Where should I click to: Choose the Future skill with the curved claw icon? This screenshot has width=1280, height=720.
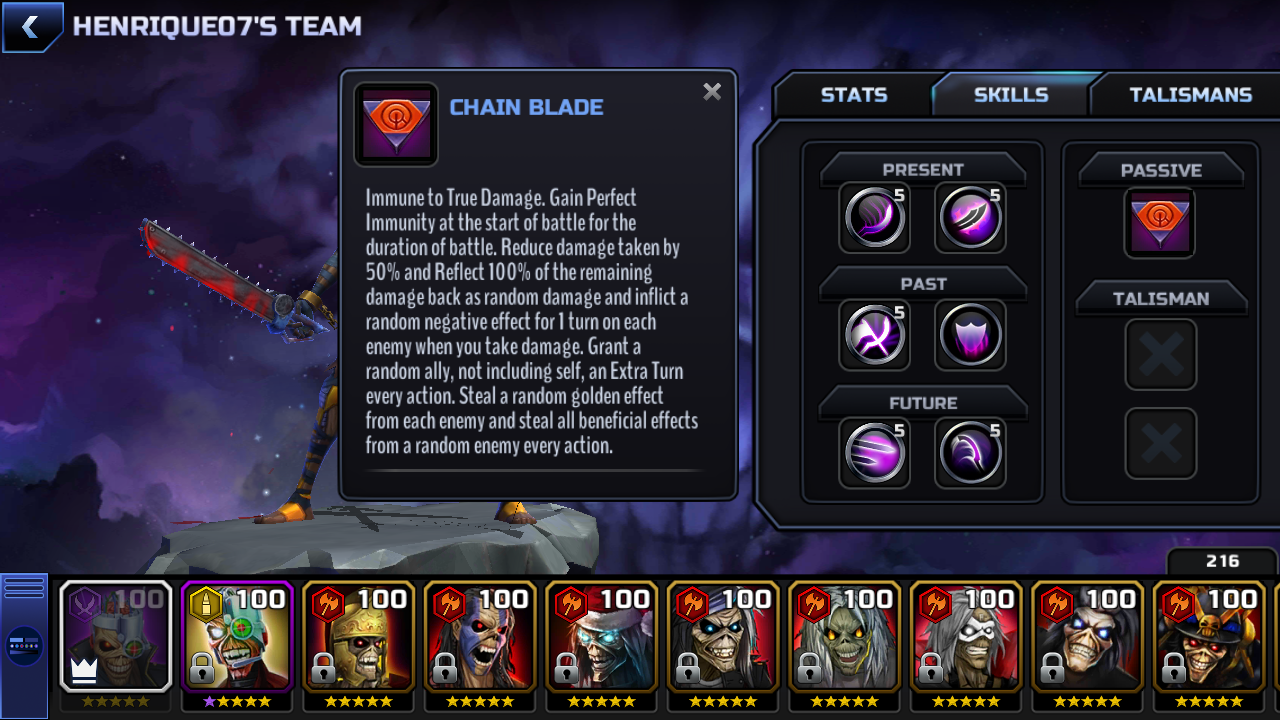970,453
